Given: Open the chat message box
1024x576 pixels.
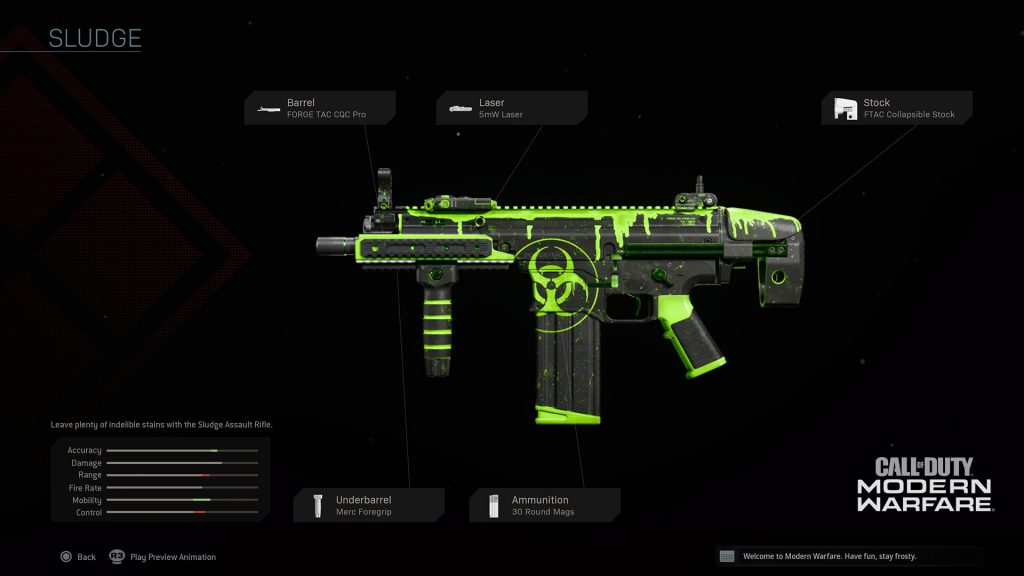Looking at the screenshot, I should (849, 556).
